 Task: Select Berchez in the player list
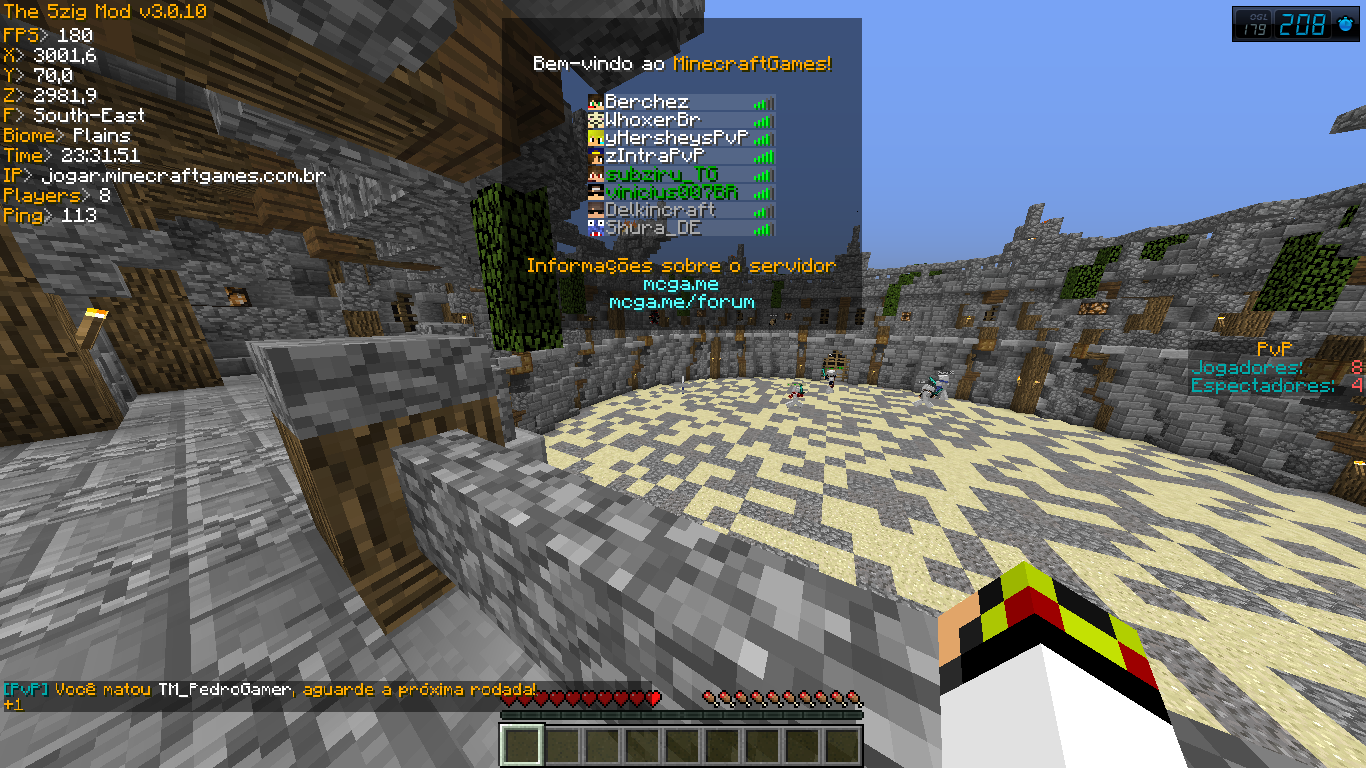coord(681,102)
